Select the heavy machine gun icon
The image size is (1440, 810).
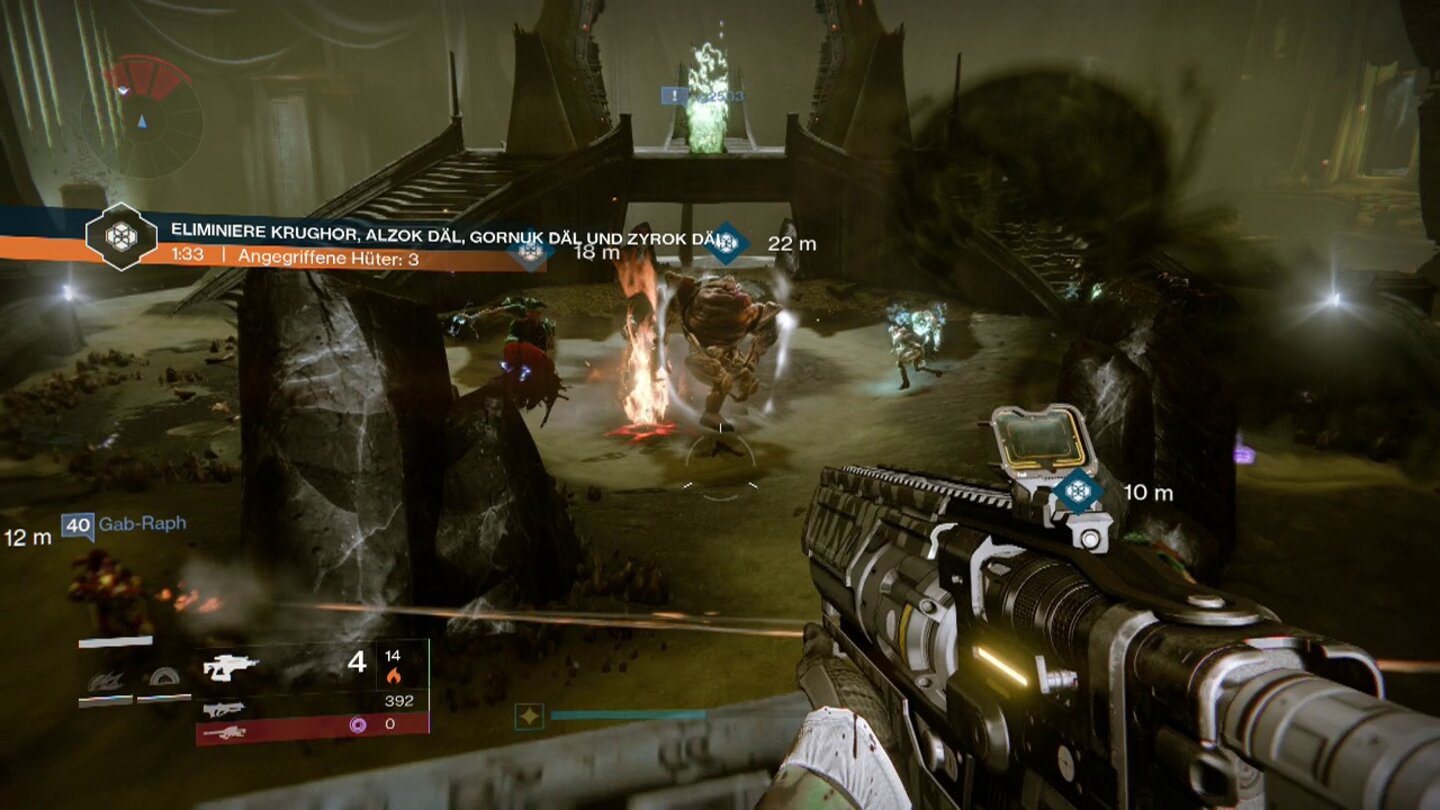pyautogui.click(x=228, y=735)
